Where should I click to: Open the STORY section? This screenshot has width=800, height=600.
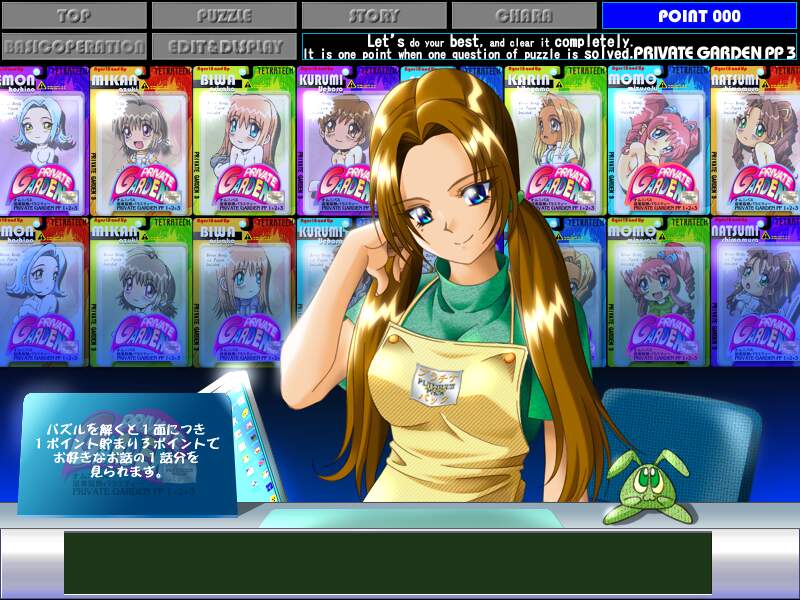tap(374, 16)
